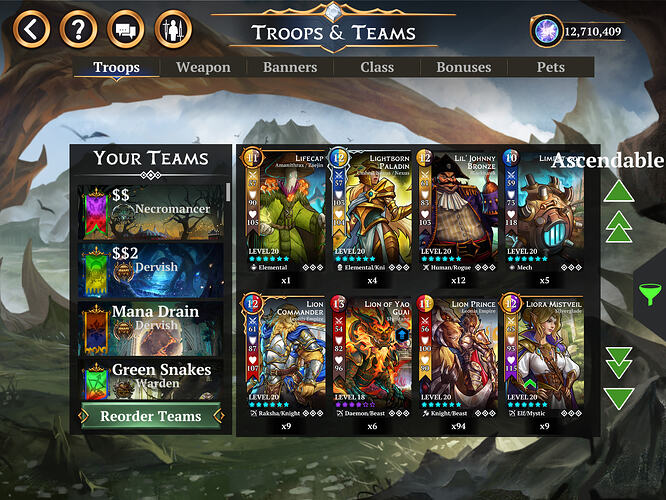
Task: Pick the Green Snakes Warden team
Action: tap(150, 380)
